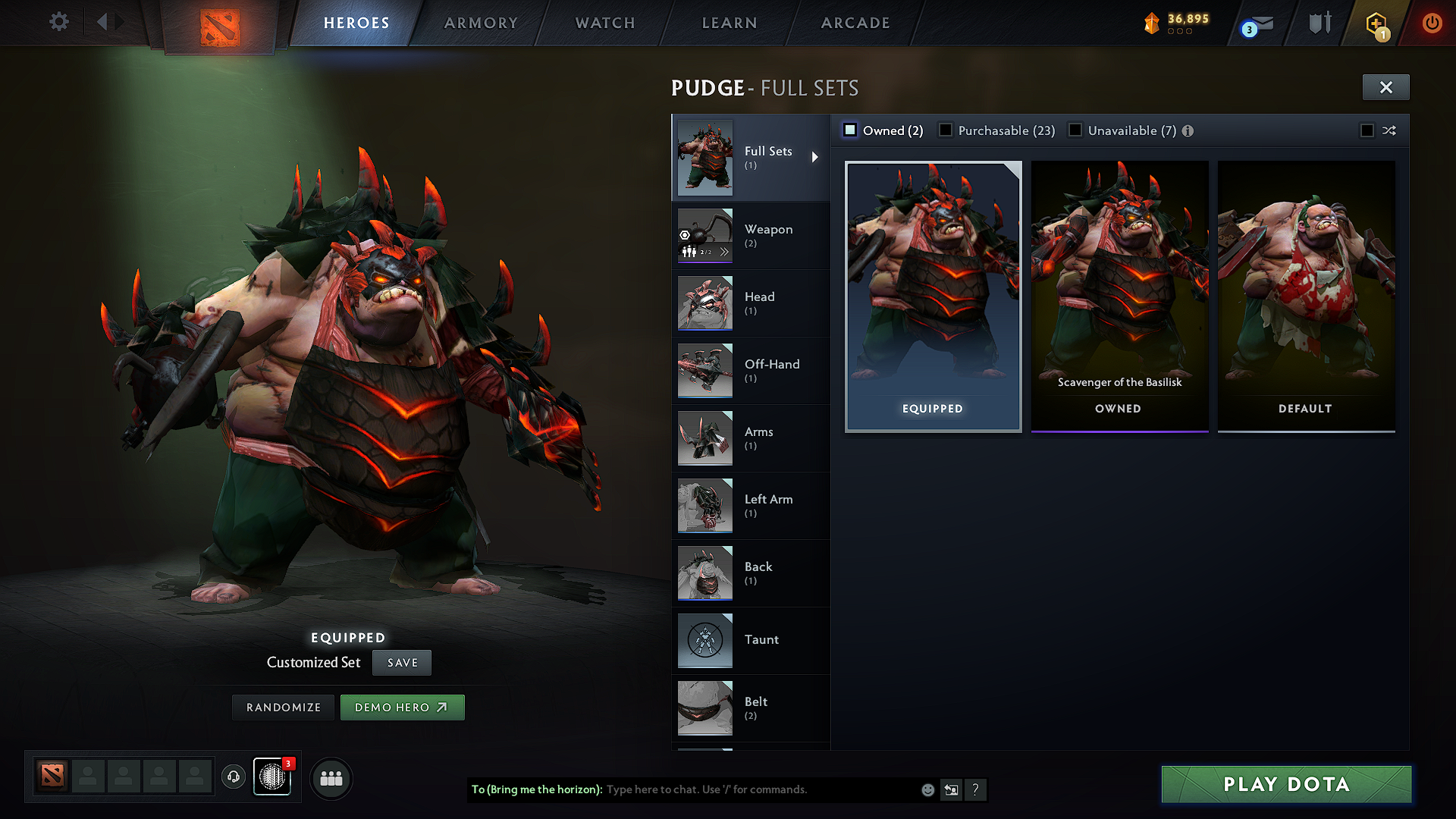Check the Unavailable (7) filter
Screen dimensions: 1456x819
click(1075, 130)
